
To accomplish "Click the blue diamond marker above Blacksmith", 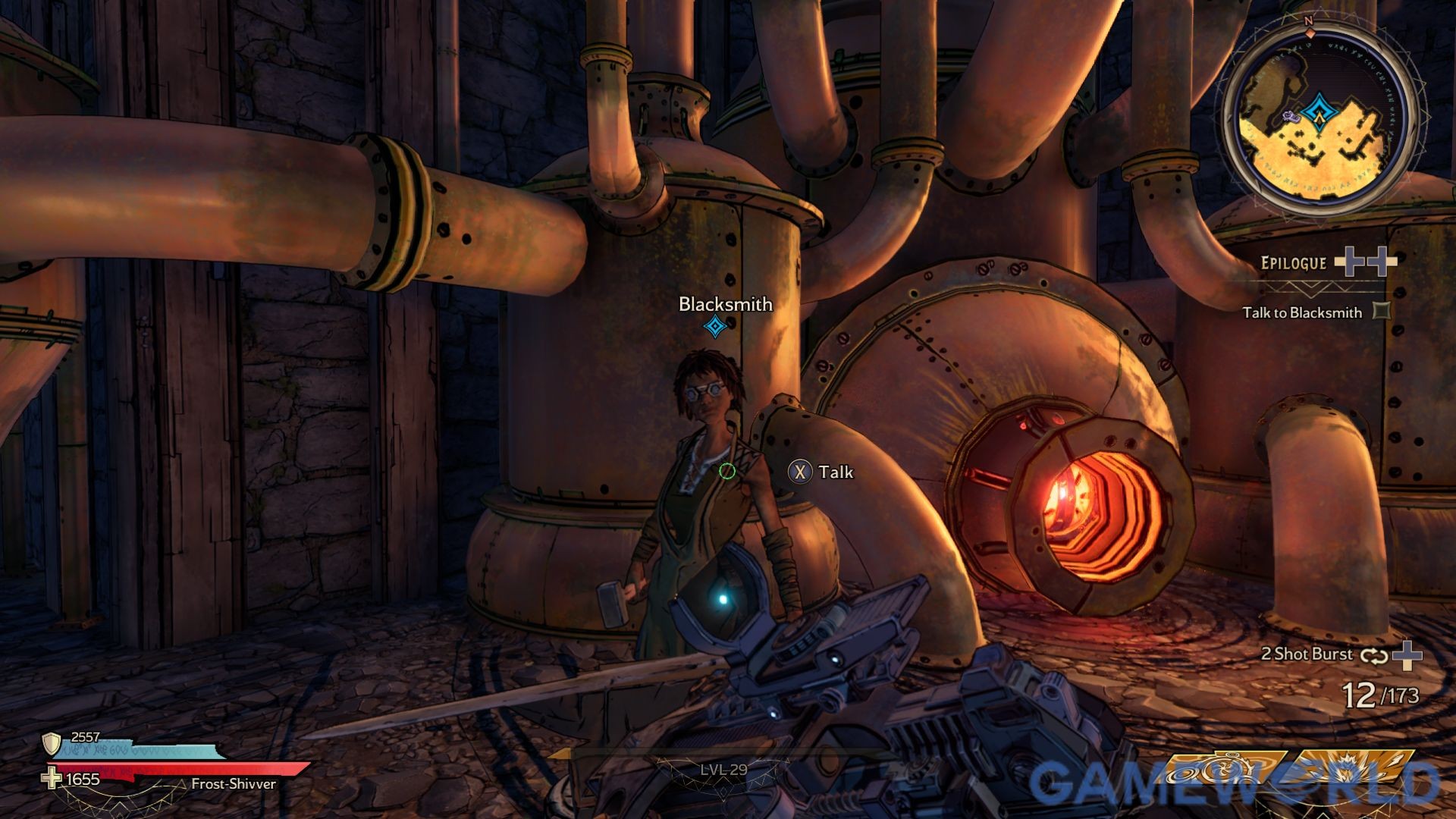I will coord(714,327).
